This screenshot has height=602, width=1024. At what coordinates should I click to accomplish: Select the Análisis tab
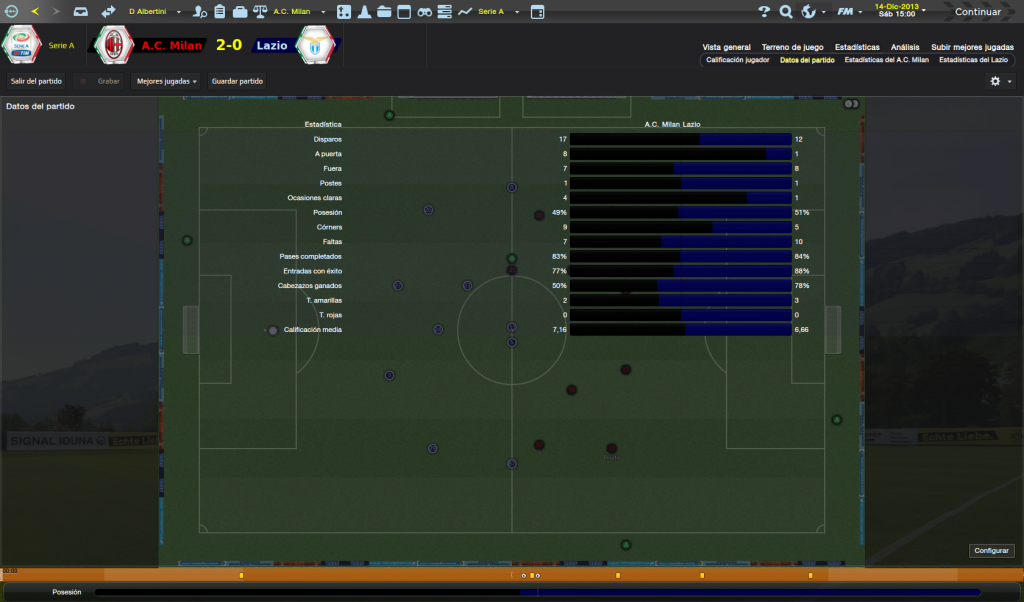(x=905, y=47)
